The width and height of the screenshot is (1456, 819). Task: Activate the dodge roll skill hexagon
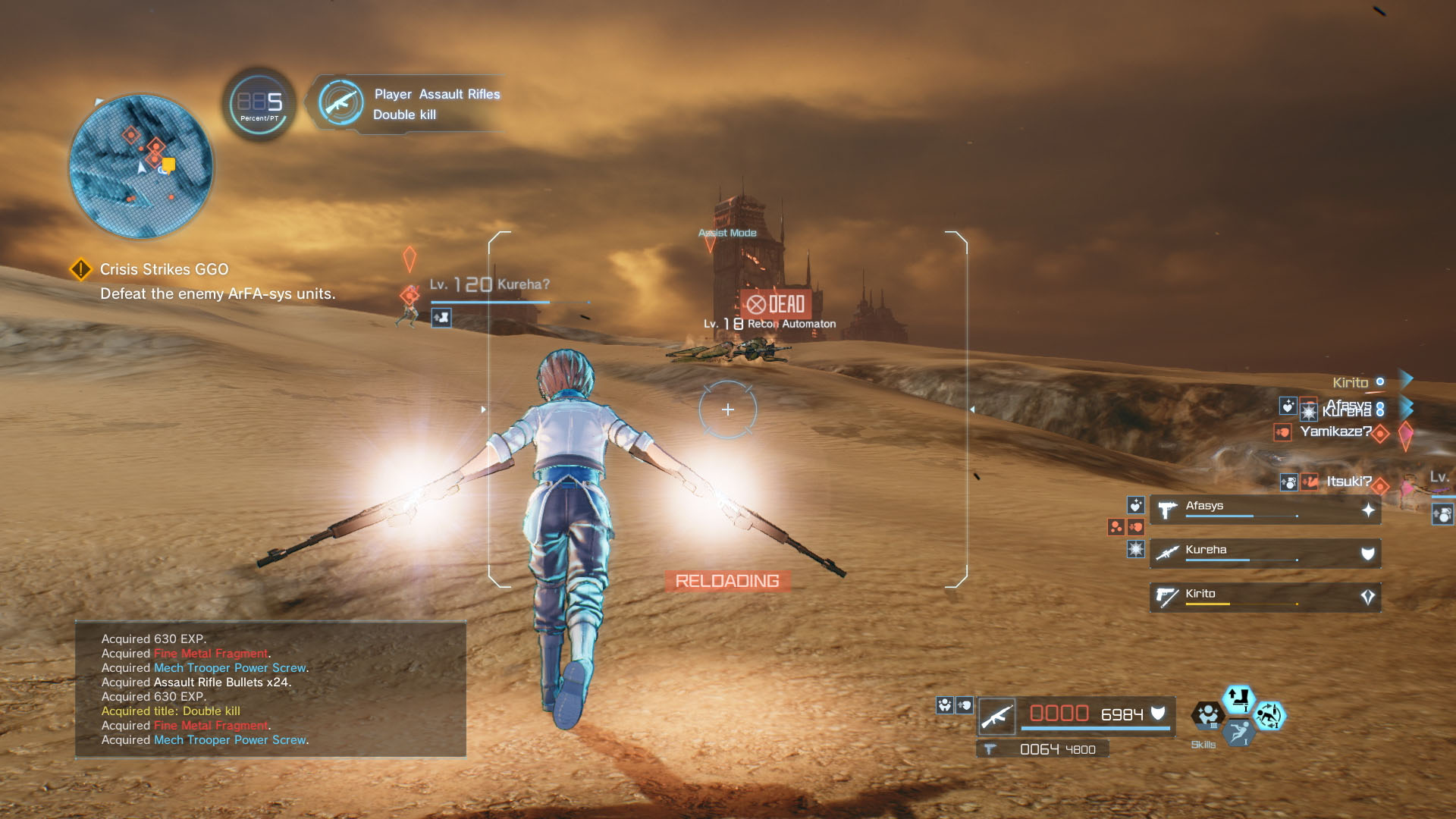[x=1239, y=734]
